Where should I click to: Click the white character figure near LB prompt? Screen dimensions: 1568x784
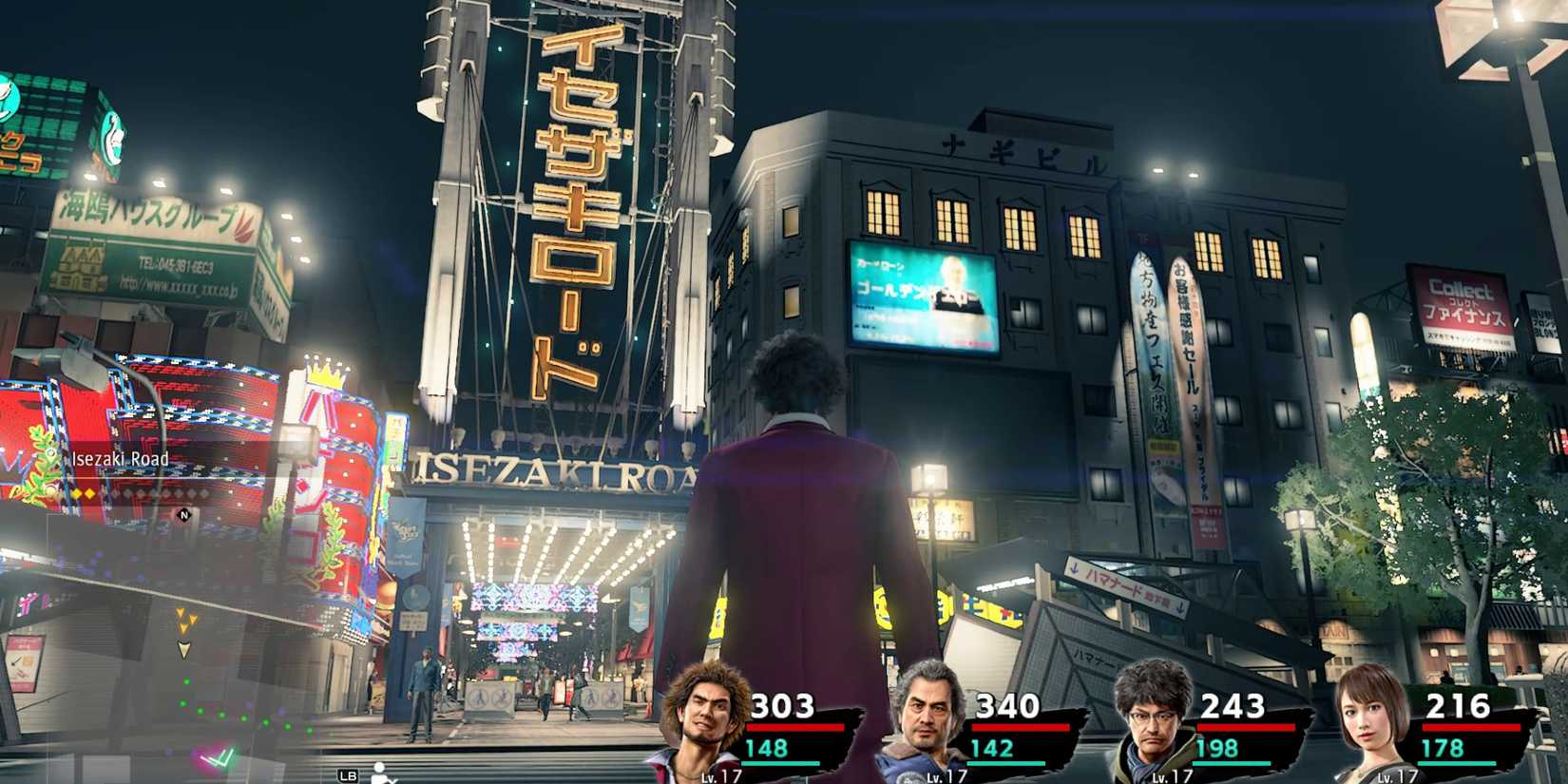pos(380,773)
